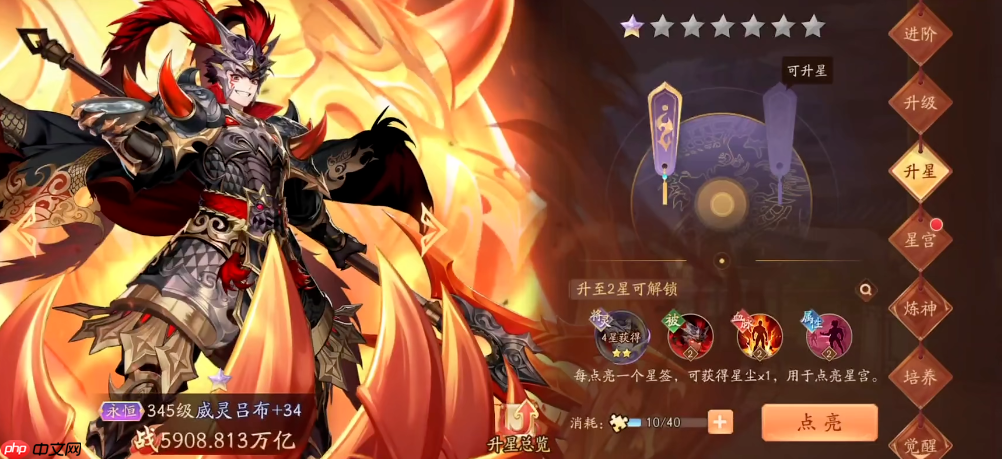Open the 升级 tab
1002x459 pixels.
920,102
